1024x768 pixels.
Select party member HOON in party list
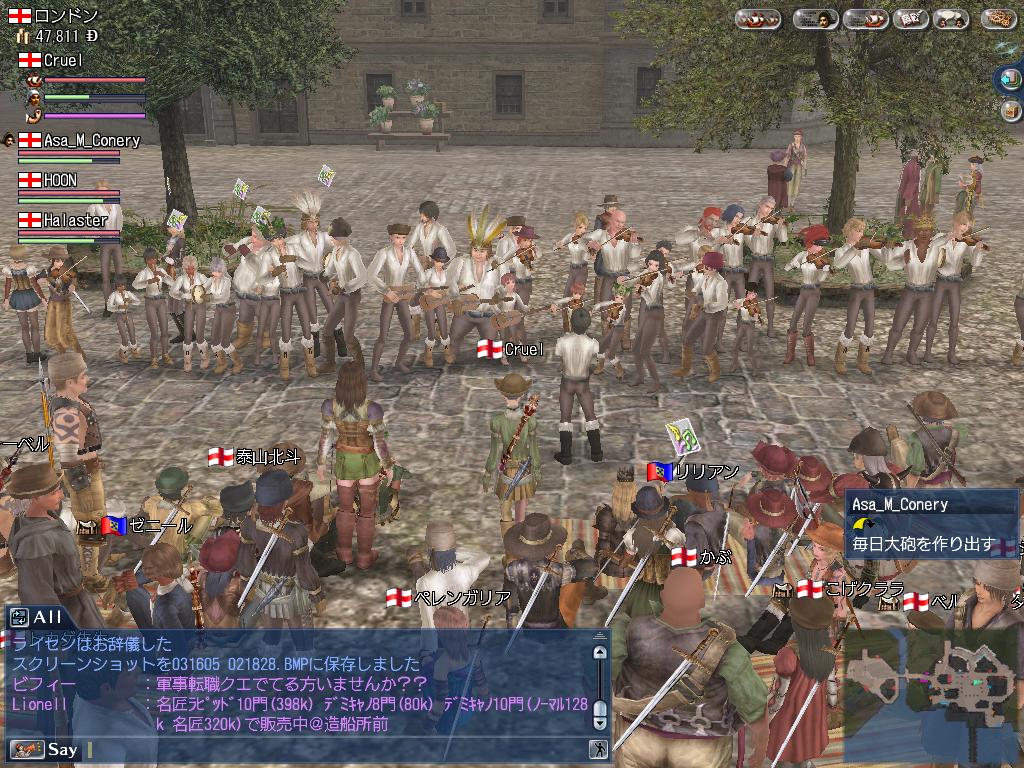(60, 181)
